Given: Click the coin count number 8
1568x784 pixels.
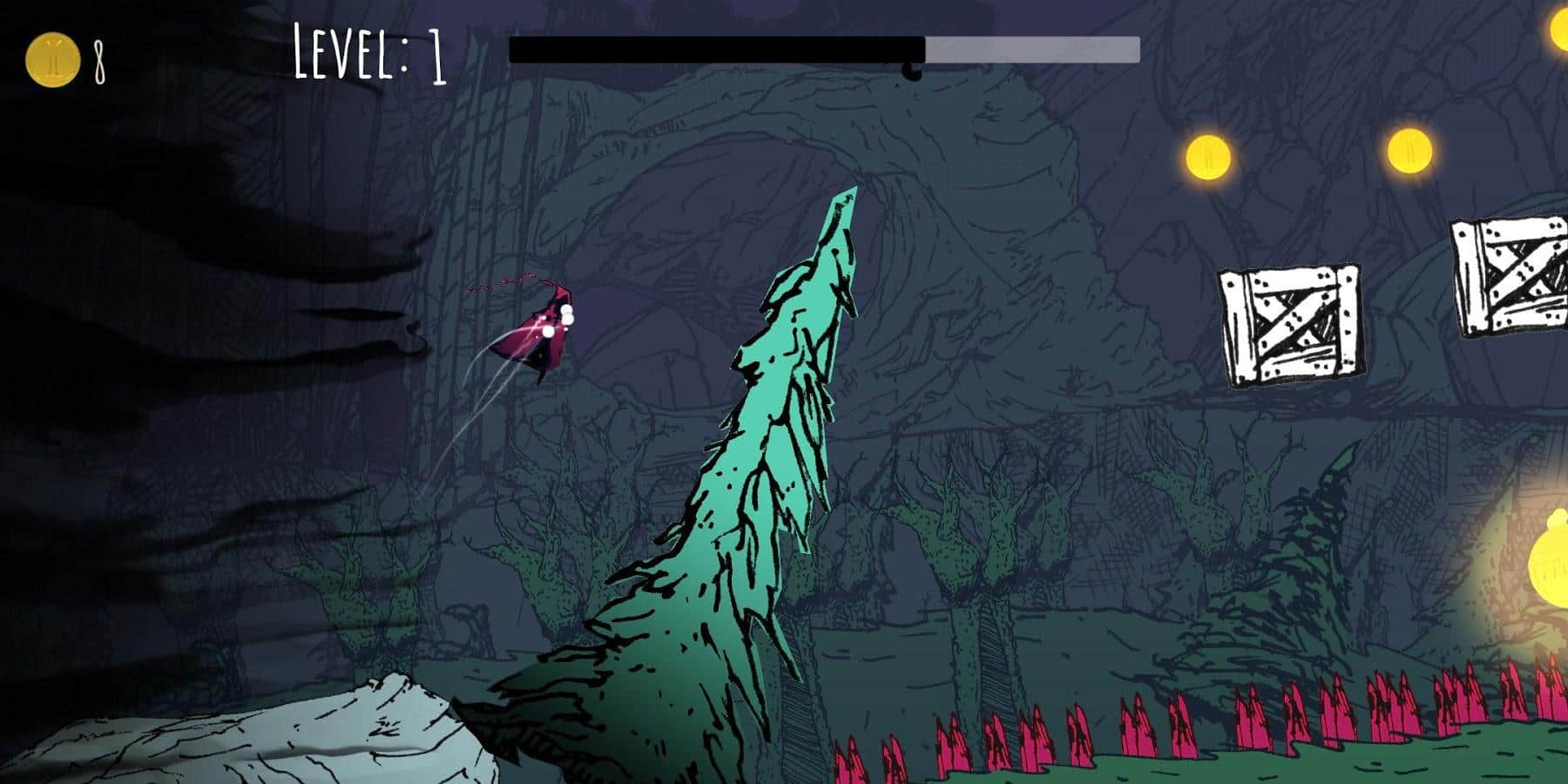Looking at the screenshot, I should (x=101, y=59).
